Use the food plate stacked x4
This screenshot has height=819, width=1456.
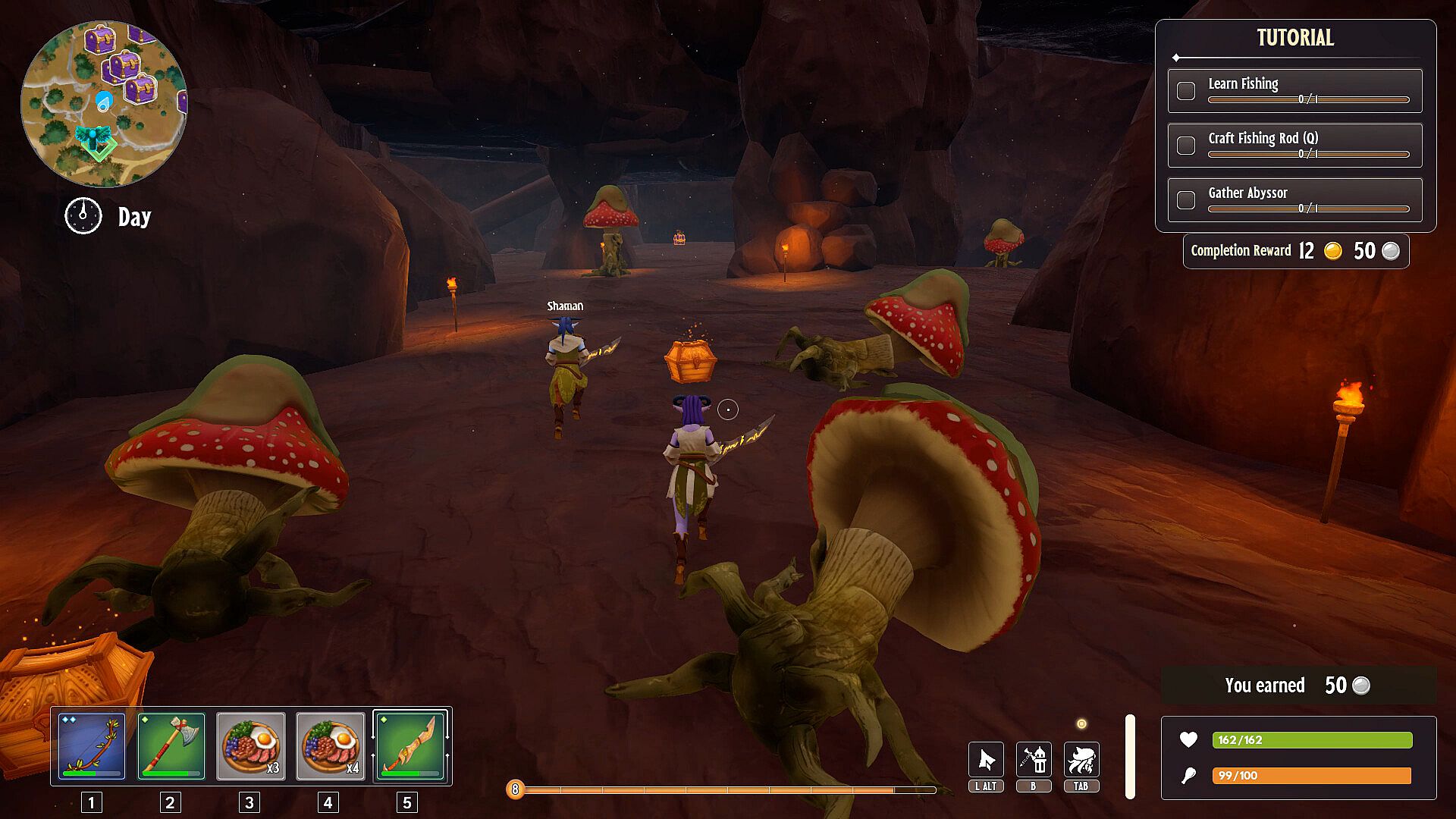[x=331, y=745]
